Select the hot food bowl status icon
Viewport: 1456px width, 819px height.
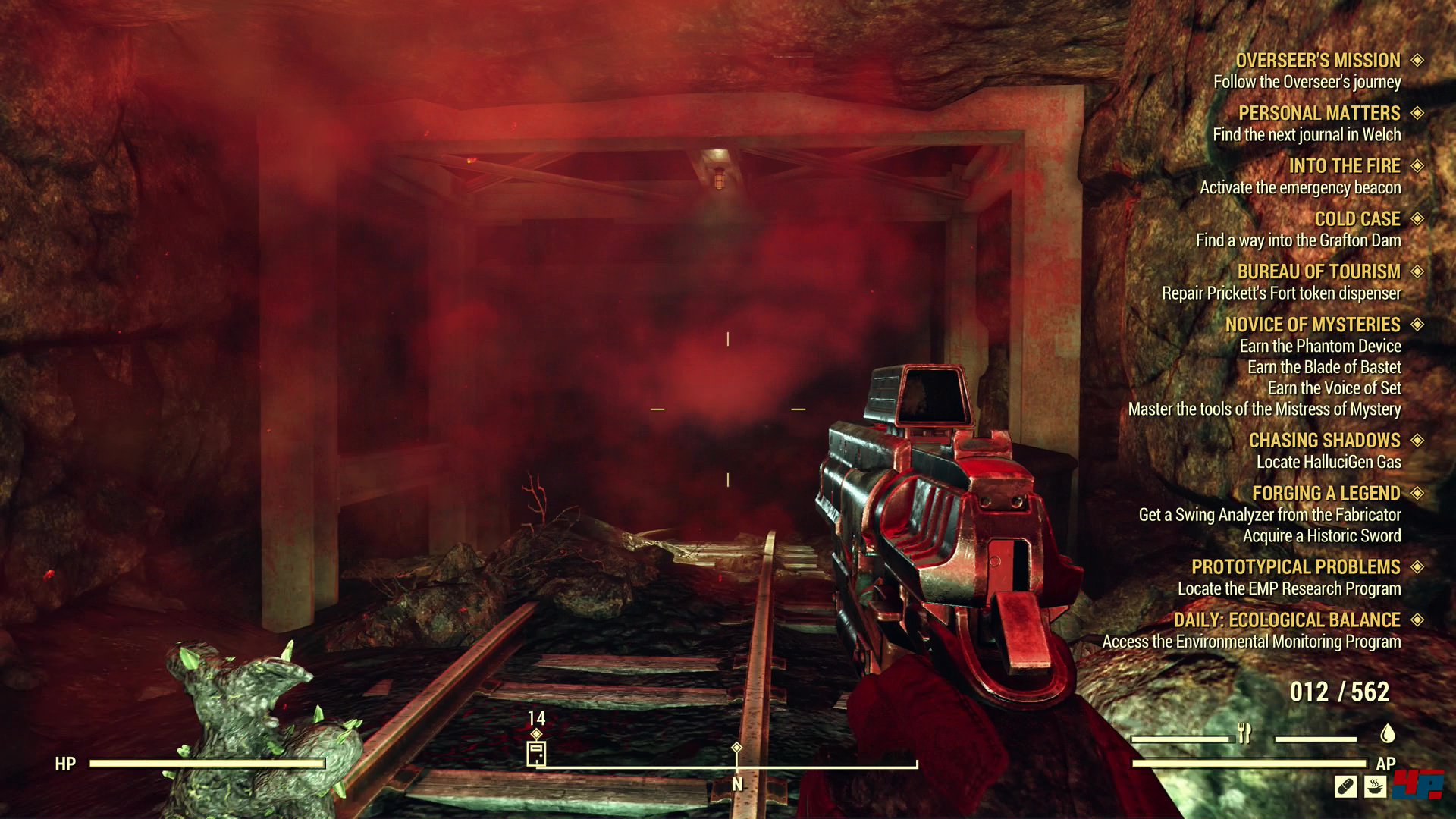point(1376,787)
